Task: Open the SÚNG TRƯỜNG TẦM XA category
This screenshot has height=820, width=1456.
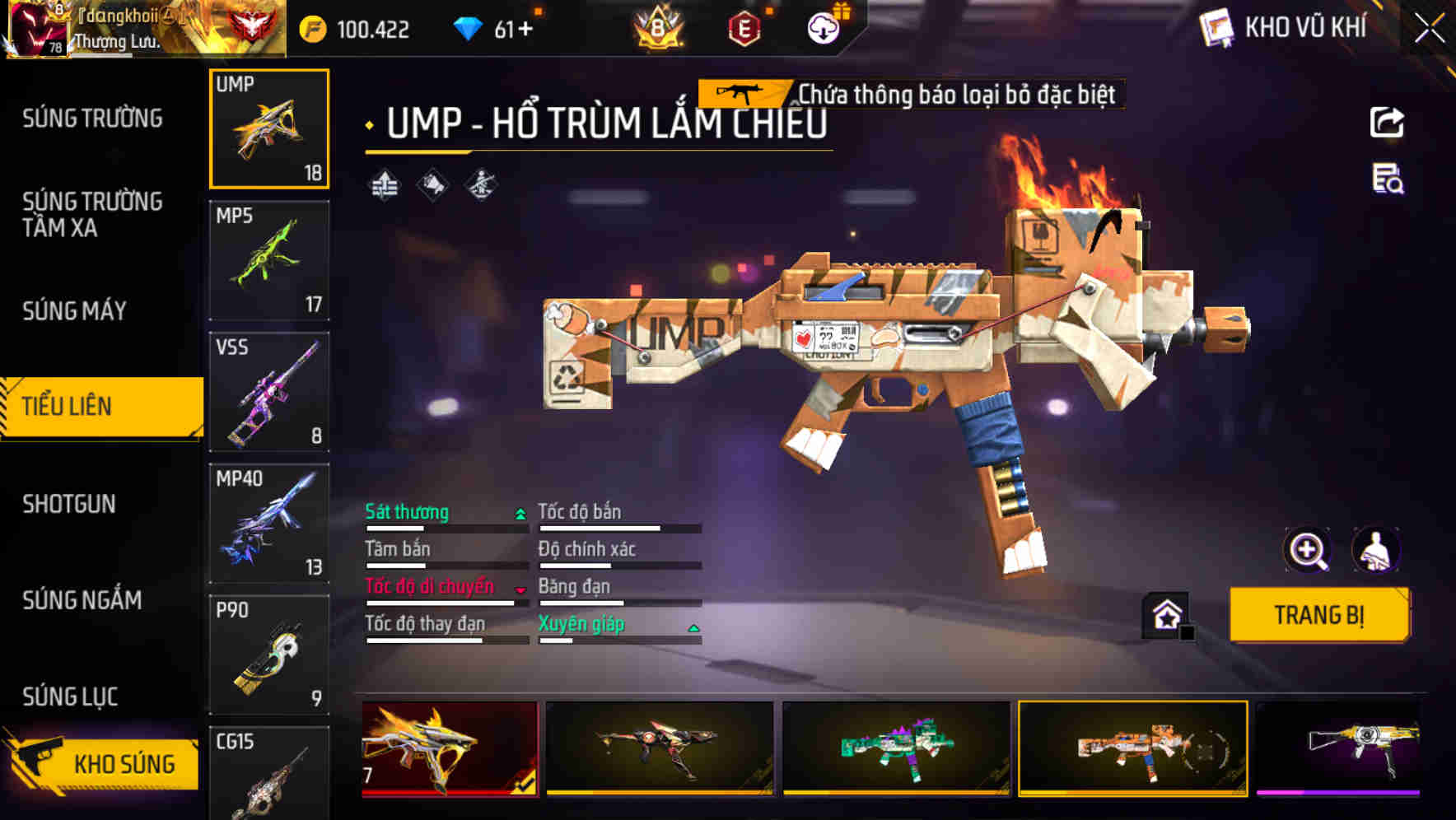Action: point(92,214)
